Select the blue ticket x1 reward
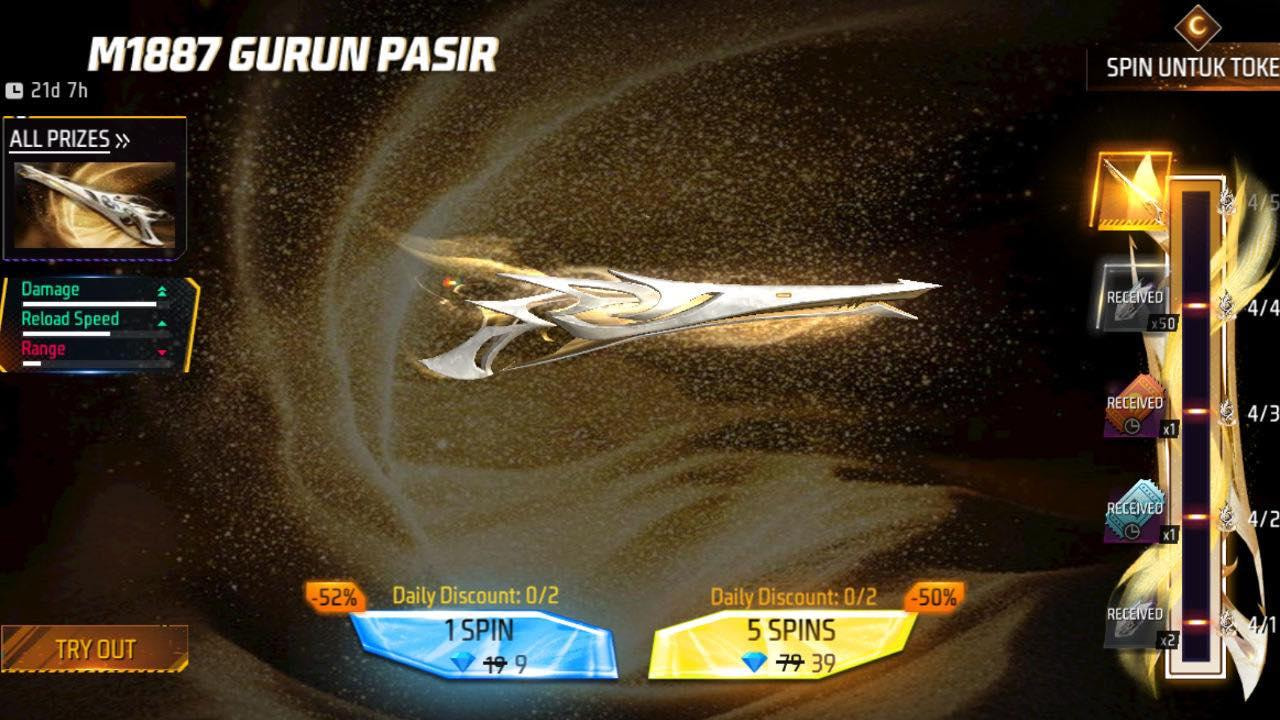The width and height of the screenshot is (1280, 720). point(1136,512)
